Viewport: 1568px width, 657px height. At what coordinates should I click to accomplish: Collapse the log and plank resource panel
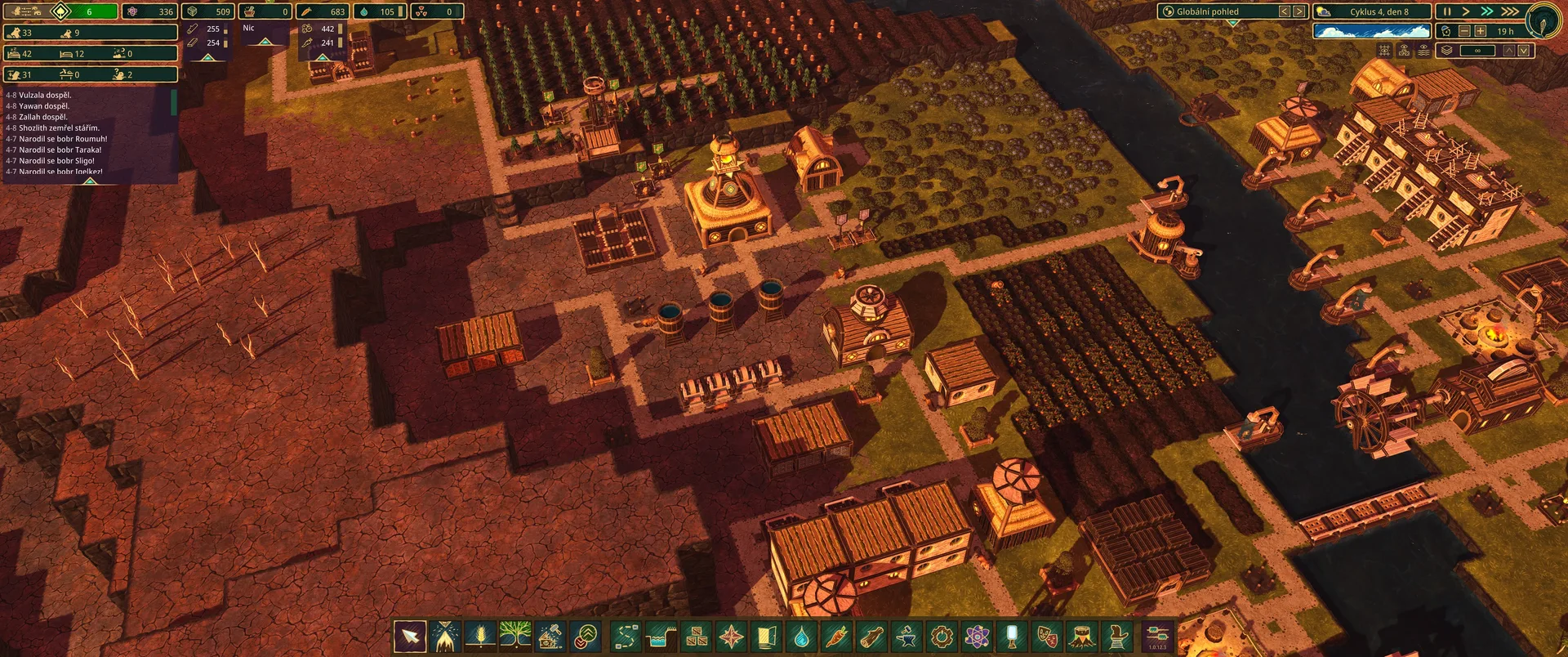coord(208,58)
